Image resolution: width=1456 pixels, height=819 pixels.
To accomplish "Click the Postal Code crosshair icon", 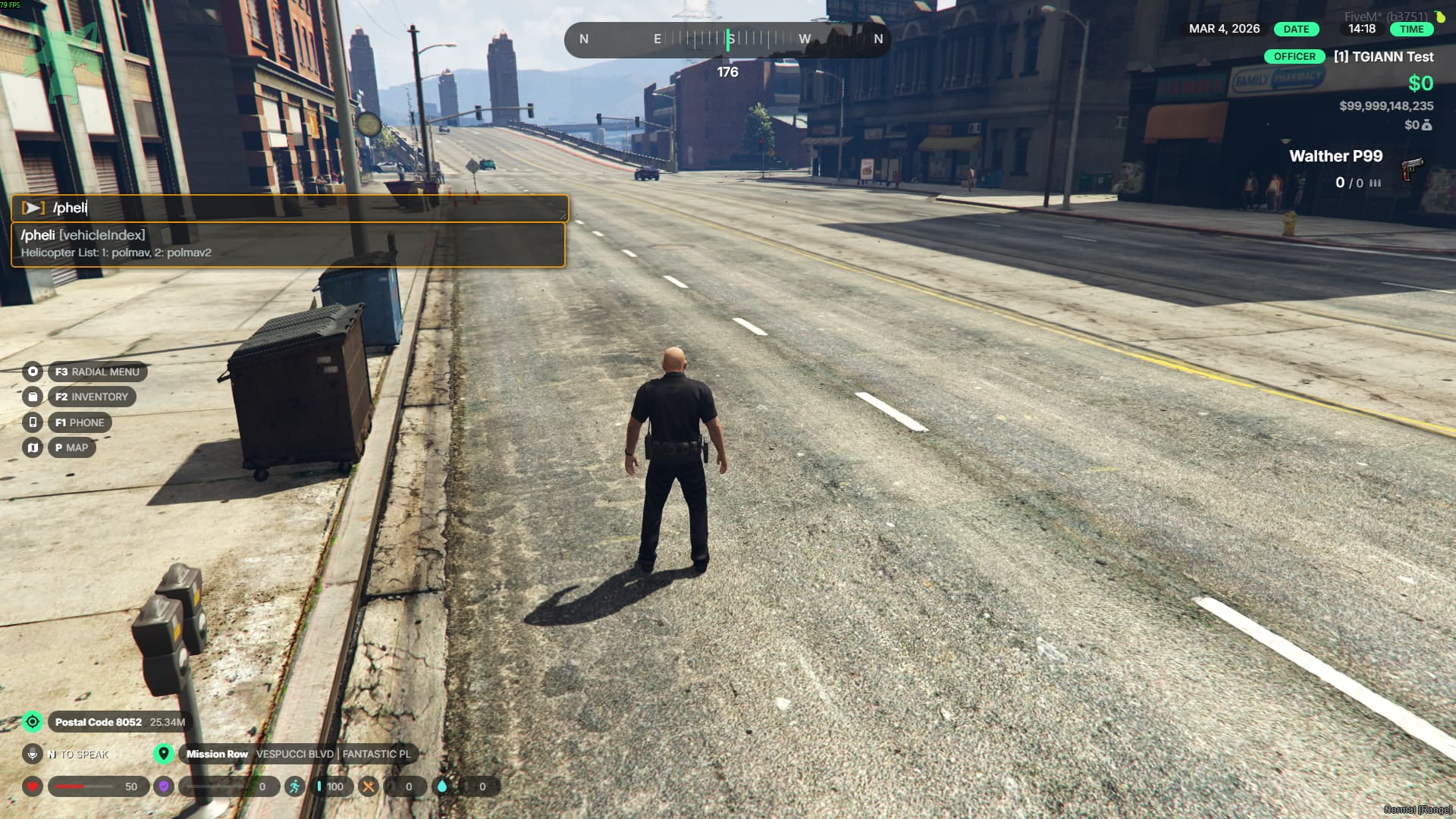I will (33, 722).
